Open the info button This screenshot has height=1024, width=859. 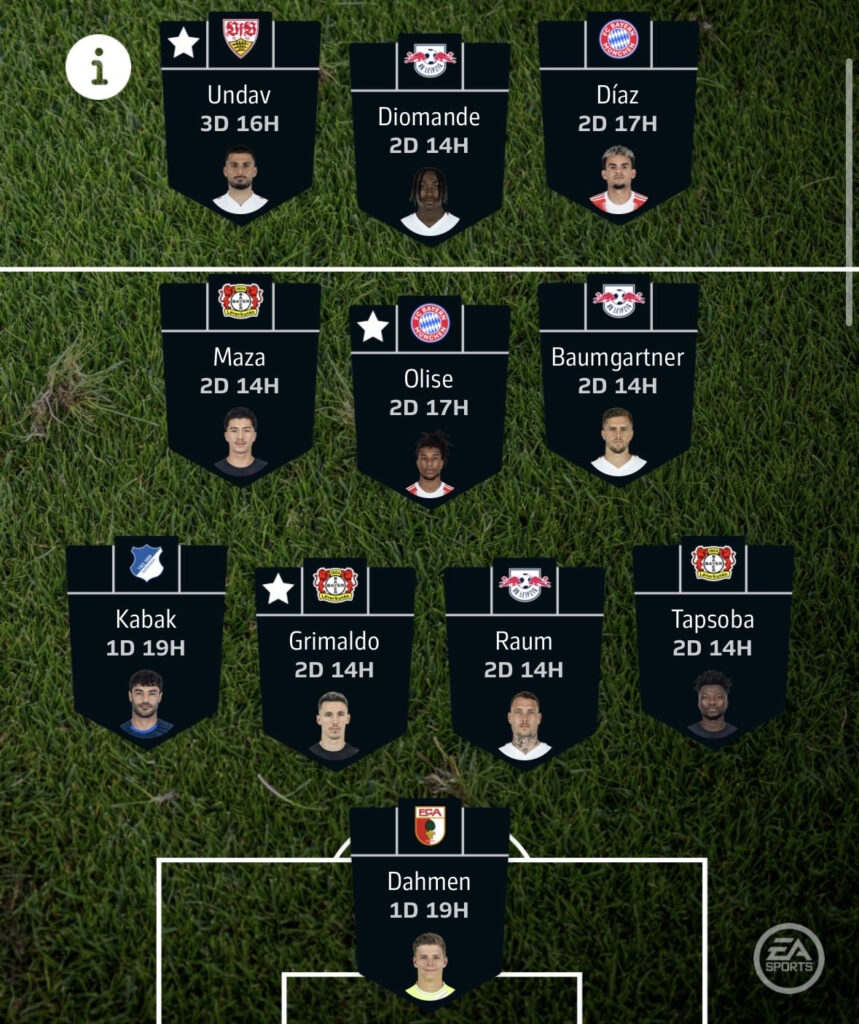(x=98, y=67)
